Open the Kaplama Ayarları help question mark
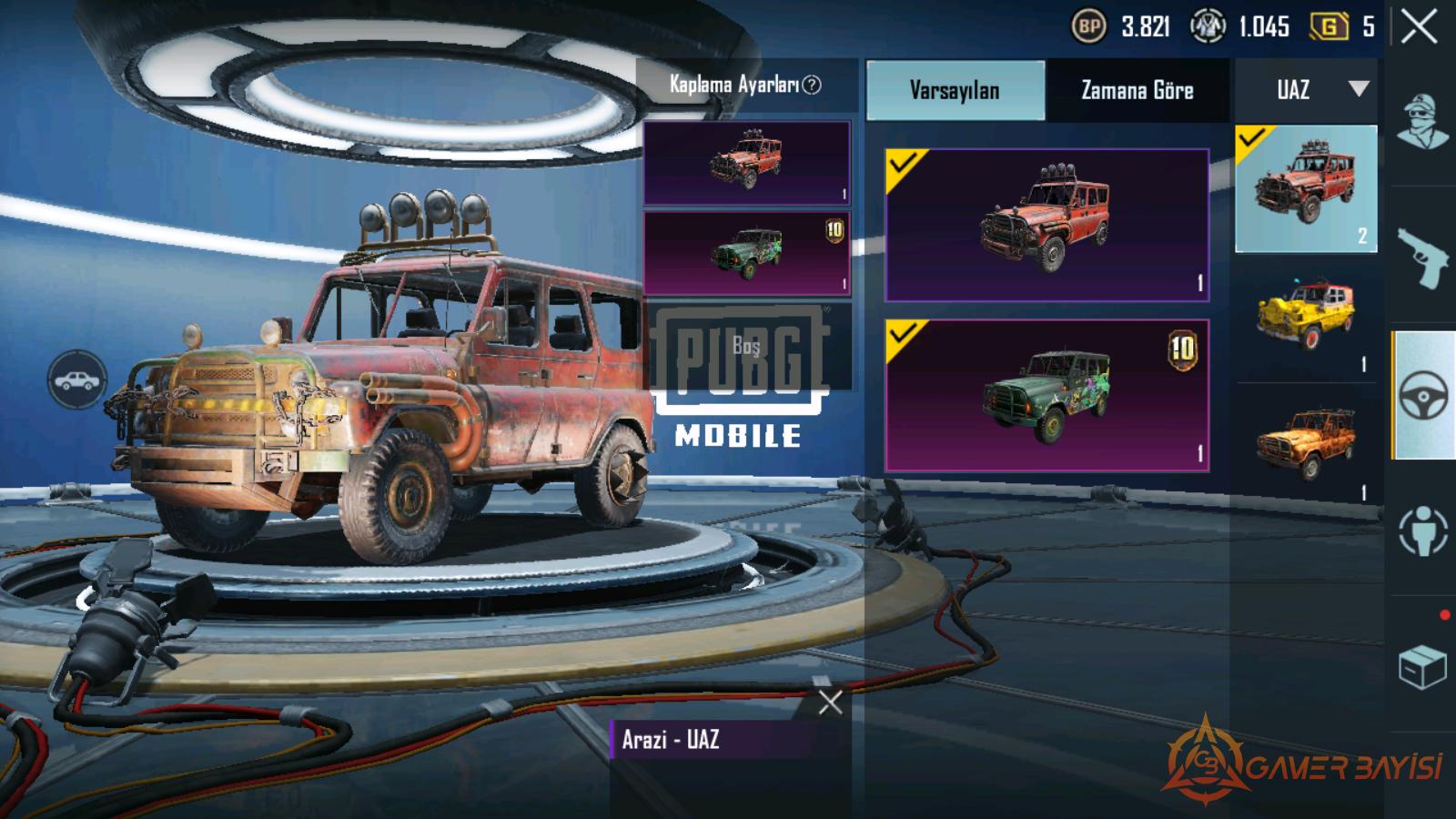1456x819 pixels. point(812,85)
